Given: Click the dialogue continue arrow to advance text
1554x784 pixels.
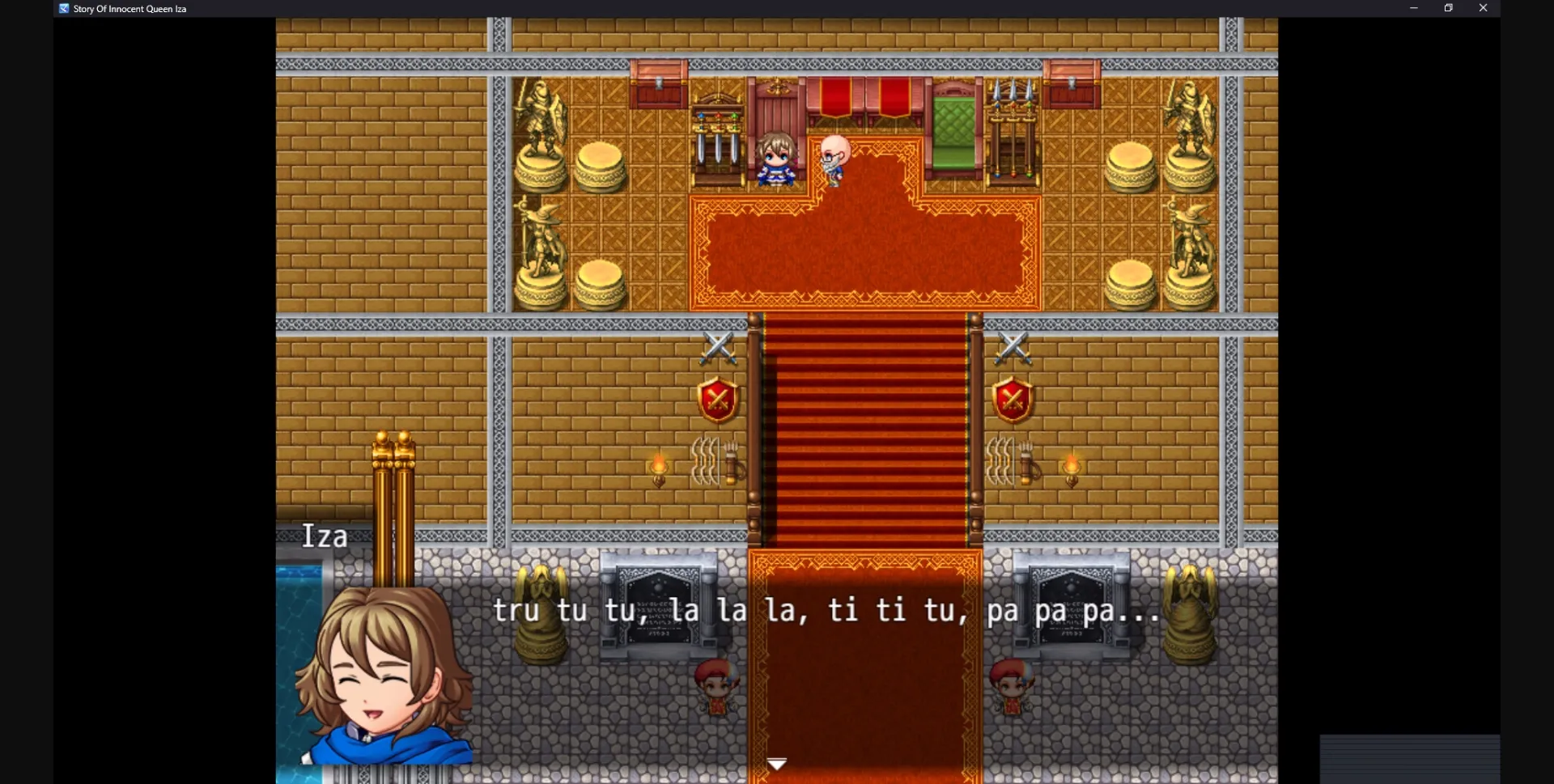Looking at the screenshot, I should (x=776, y=763).
